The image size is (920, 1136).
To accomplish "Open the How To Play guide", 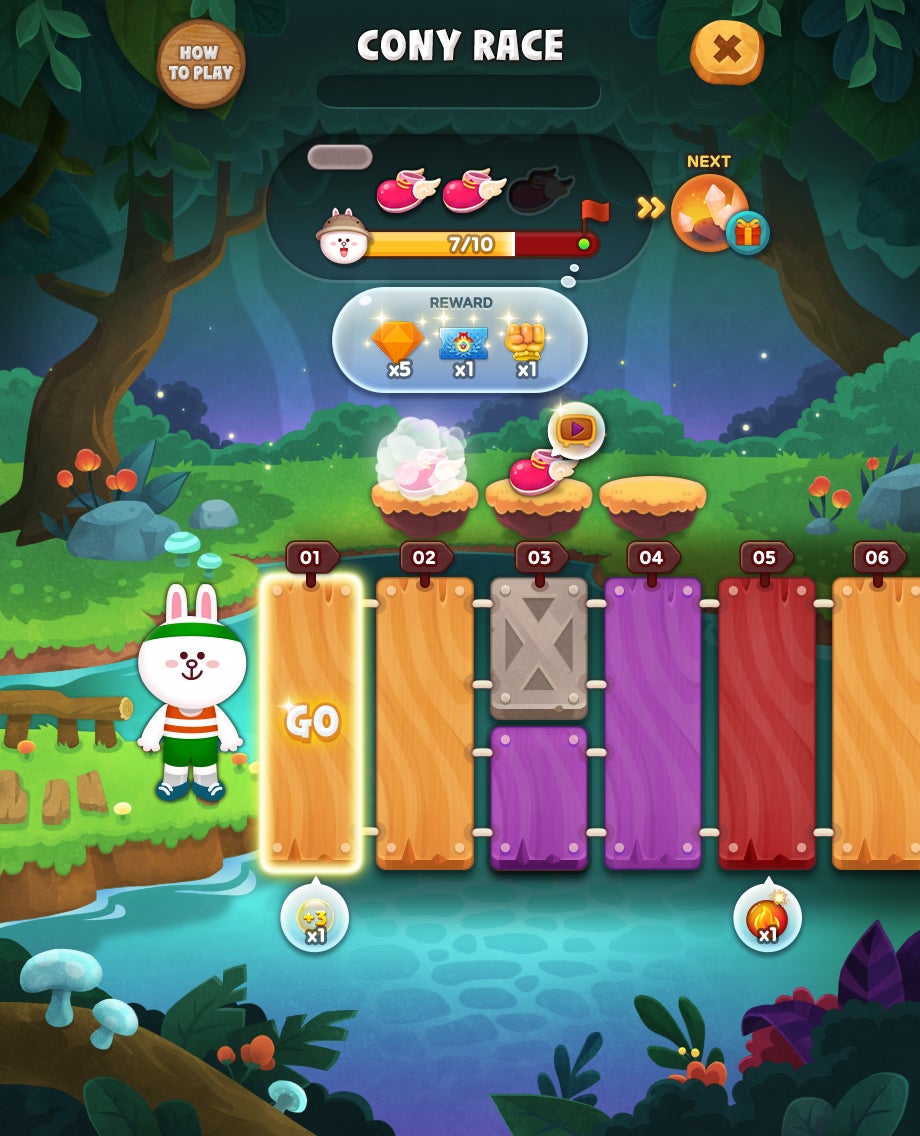I will (x=201, y=64).
